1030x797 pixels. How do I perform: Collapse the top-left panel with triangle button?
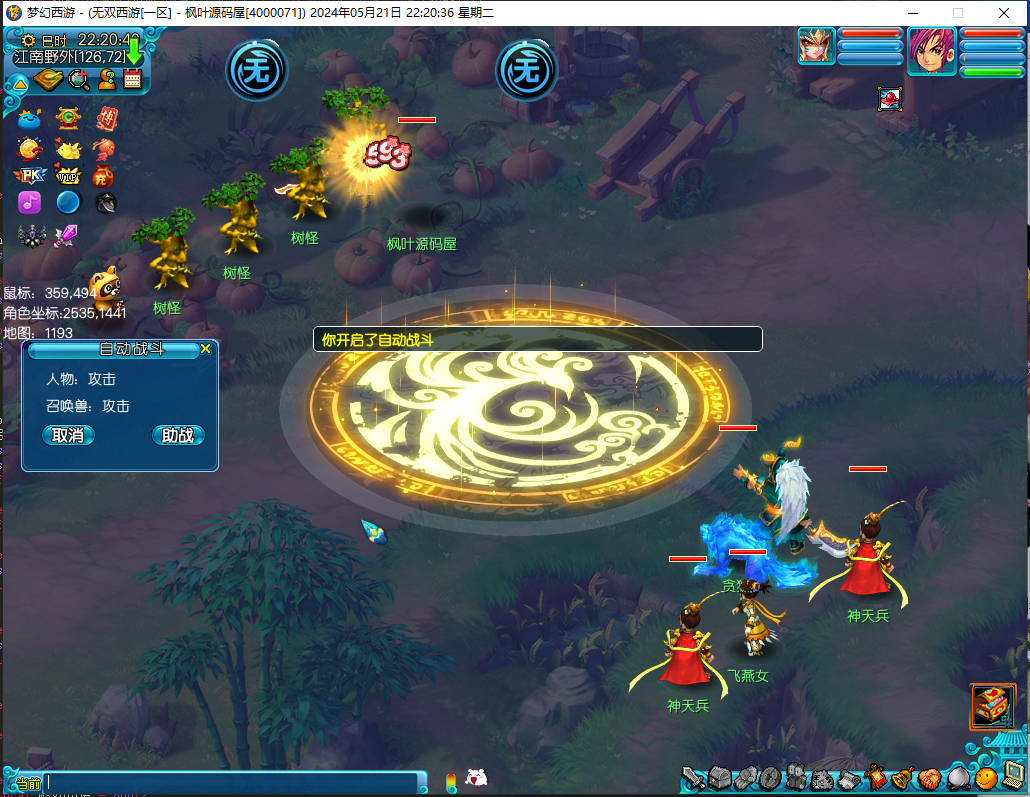[x=19, y=82]
